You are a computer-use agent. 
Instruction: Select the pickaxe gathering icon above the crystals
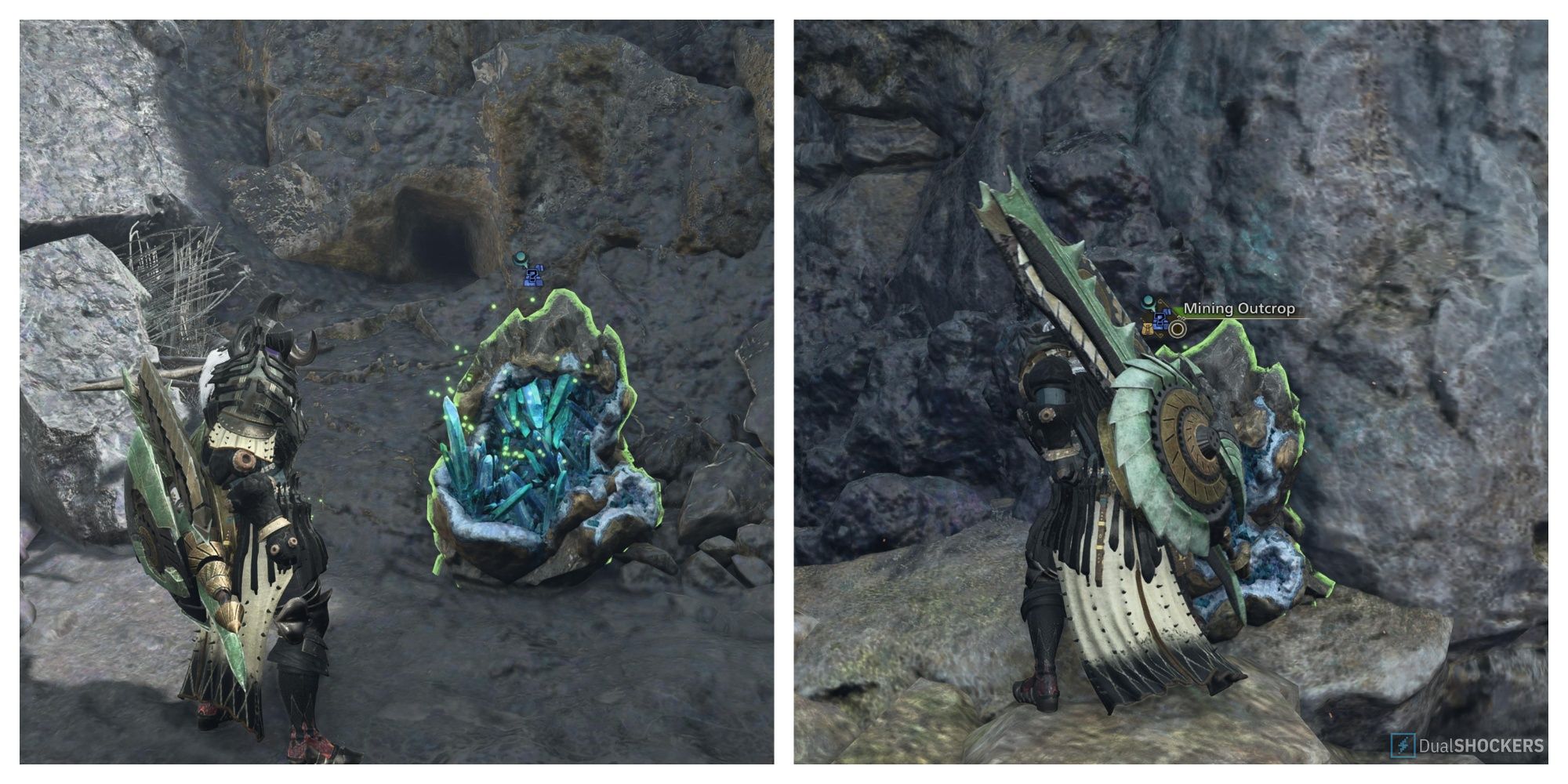tap(521, 257)
